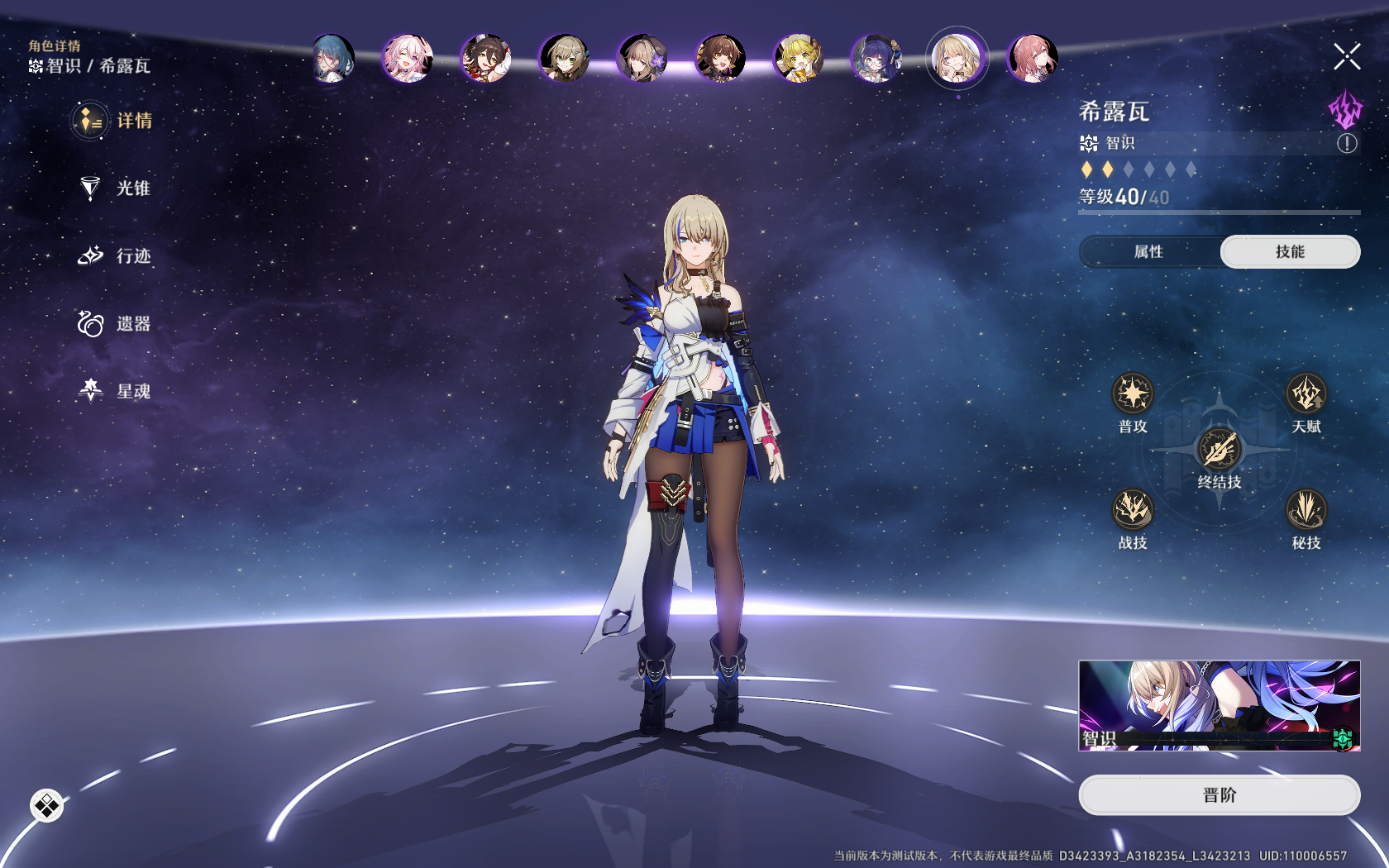Open the 光锥 light cone menu

[x=115, y=188]
